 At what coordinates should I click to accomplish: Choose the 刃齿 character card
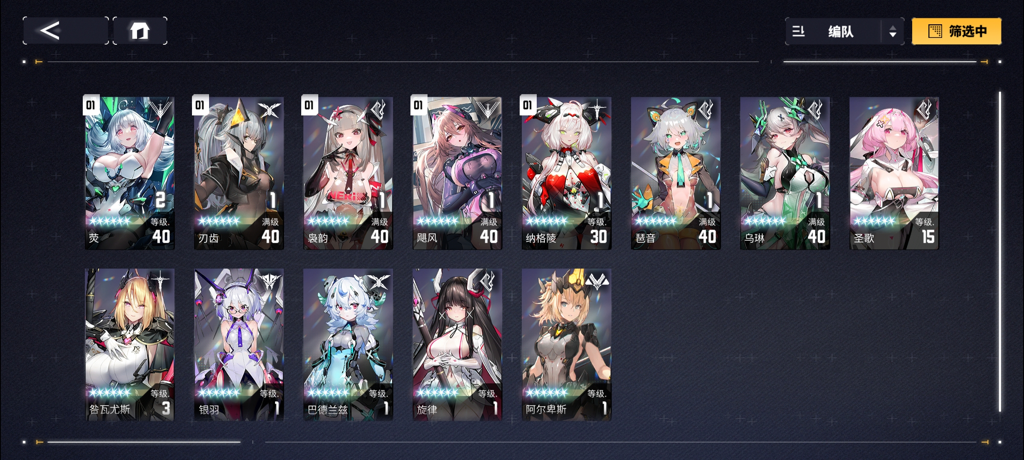coord(238,172)
